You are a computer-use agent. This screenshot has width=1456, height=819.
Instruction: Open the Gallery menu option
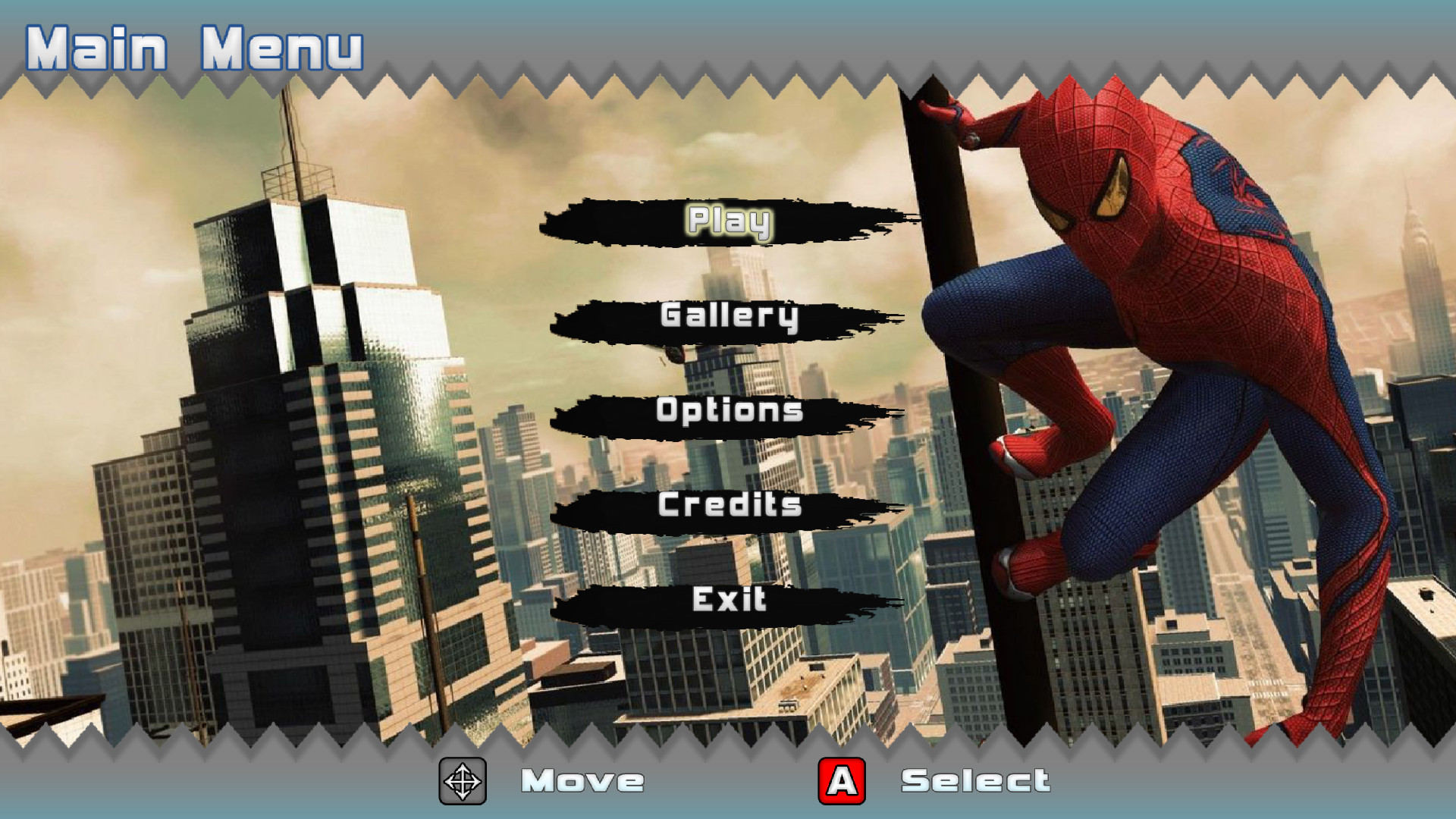coord(726,318)
